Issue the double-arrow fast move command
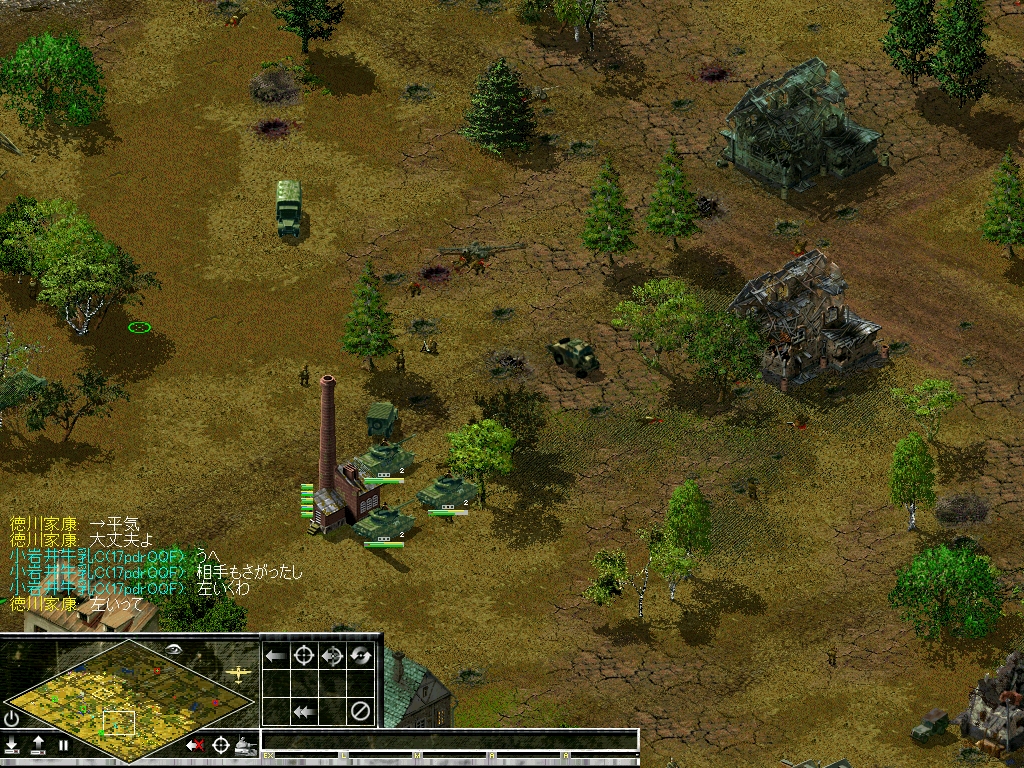This screenshot has height=768, width=1024. point(304,712)
